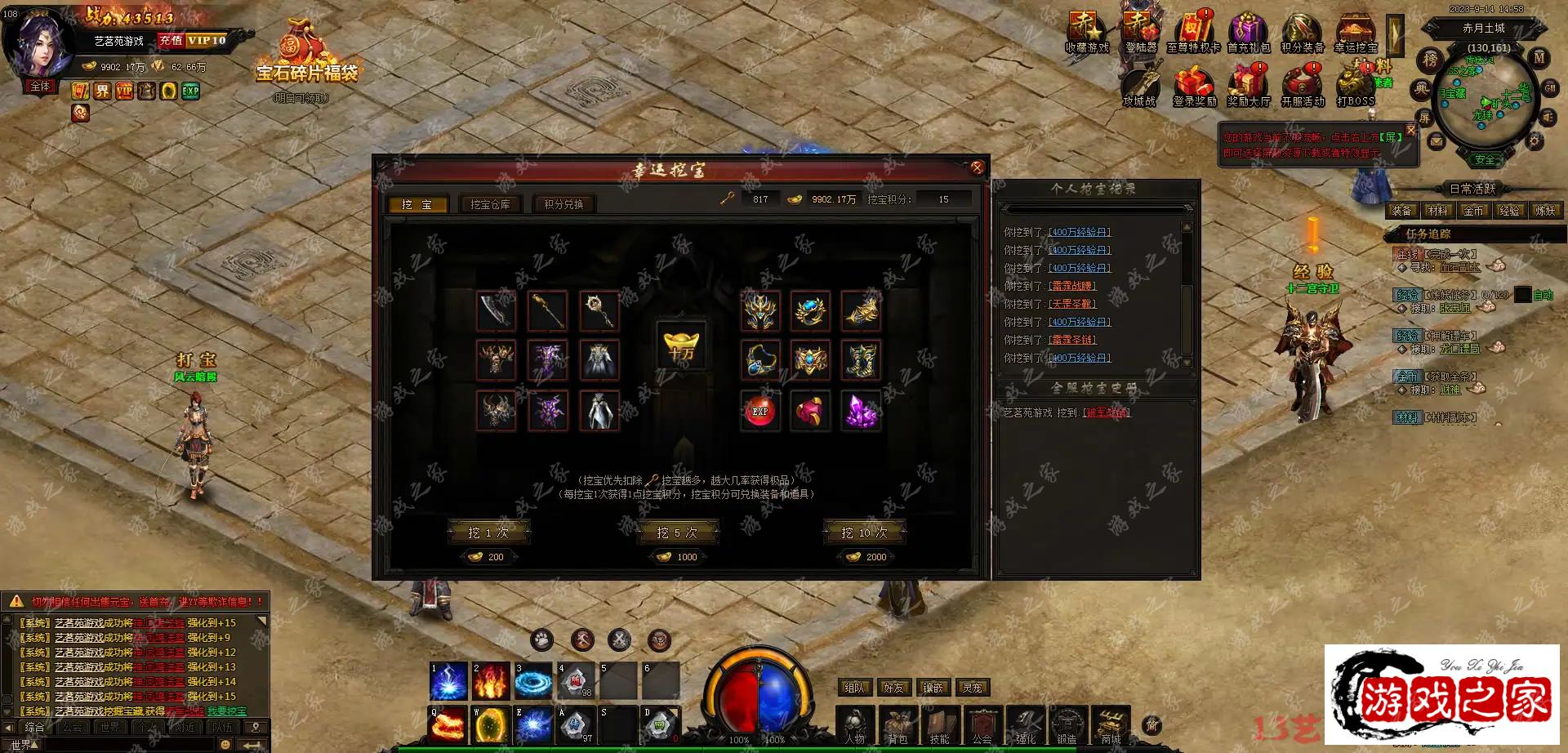
Task: Activate the 挖10次 dig button
Action: (864, 532)
